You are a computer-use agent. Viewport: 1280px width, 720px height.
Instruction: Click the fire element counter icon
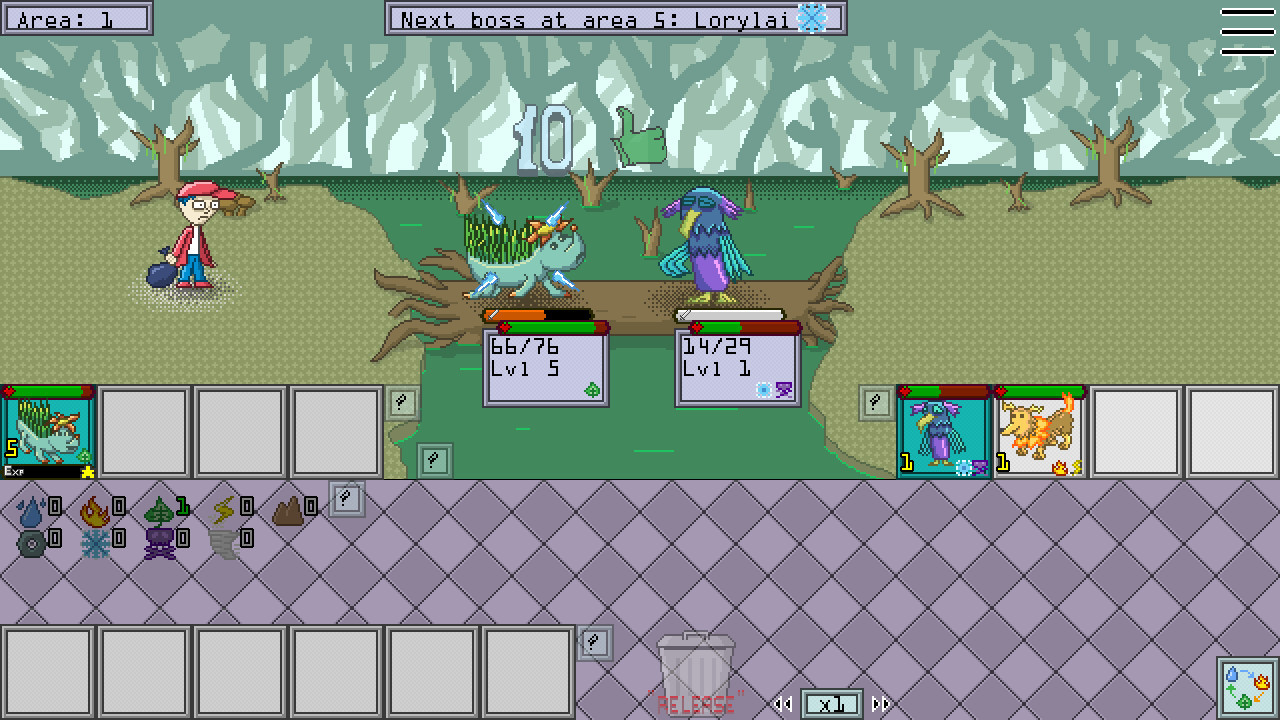coord(94,511)
